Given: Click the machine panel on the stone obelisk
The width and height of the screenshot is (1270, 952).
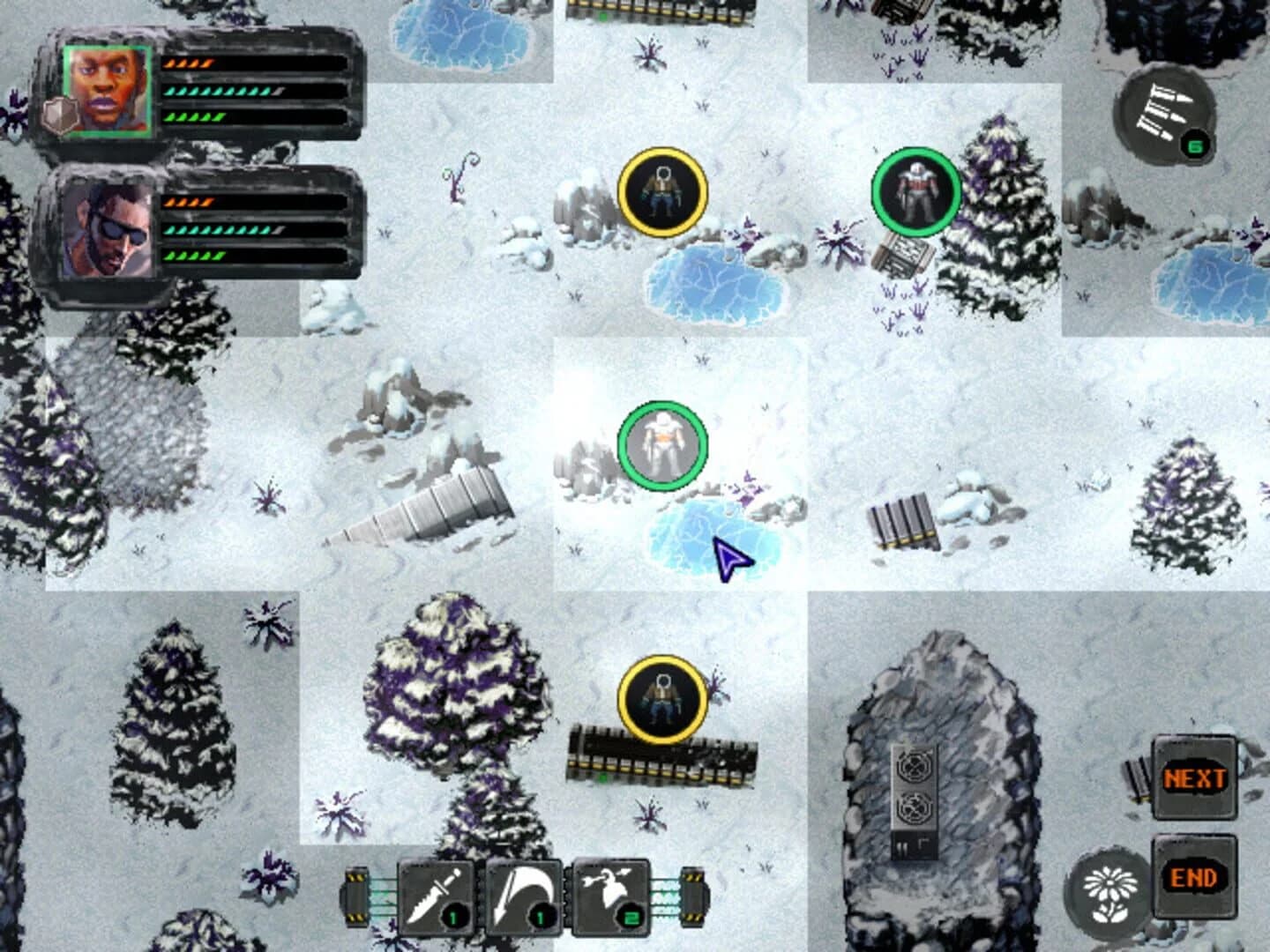Looking at the screenshot, I should pyautogui.click(x=915, y=793).
